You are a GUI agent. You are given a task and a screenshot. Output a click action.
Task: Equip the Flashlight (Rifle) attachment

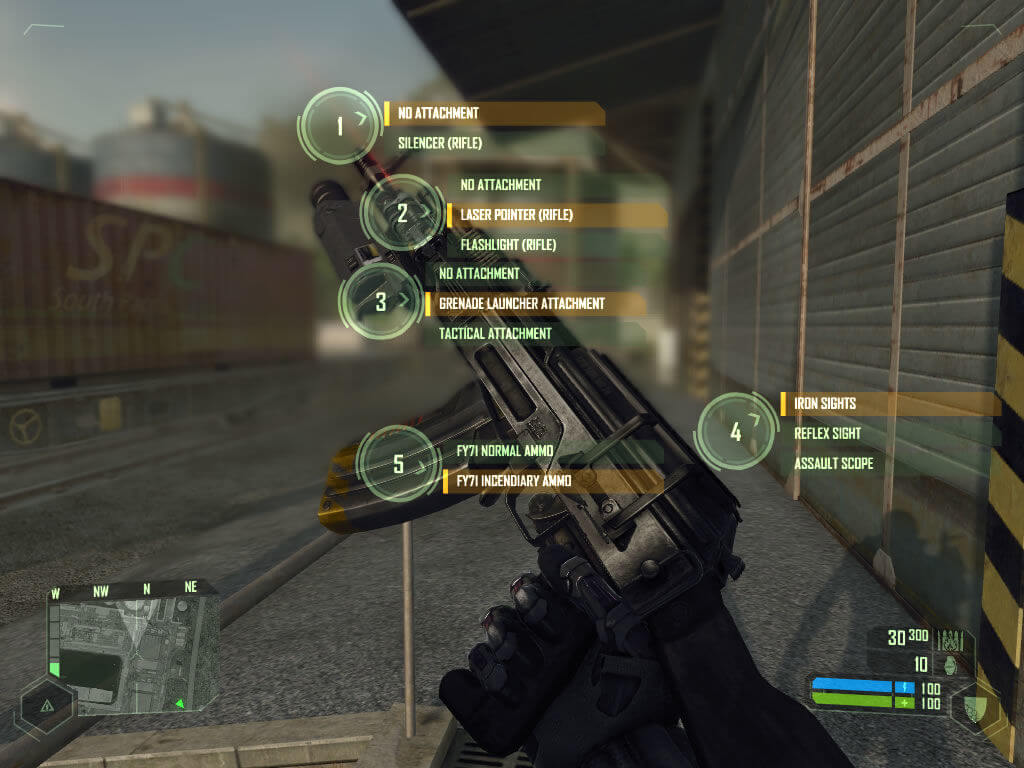[508, 244]
